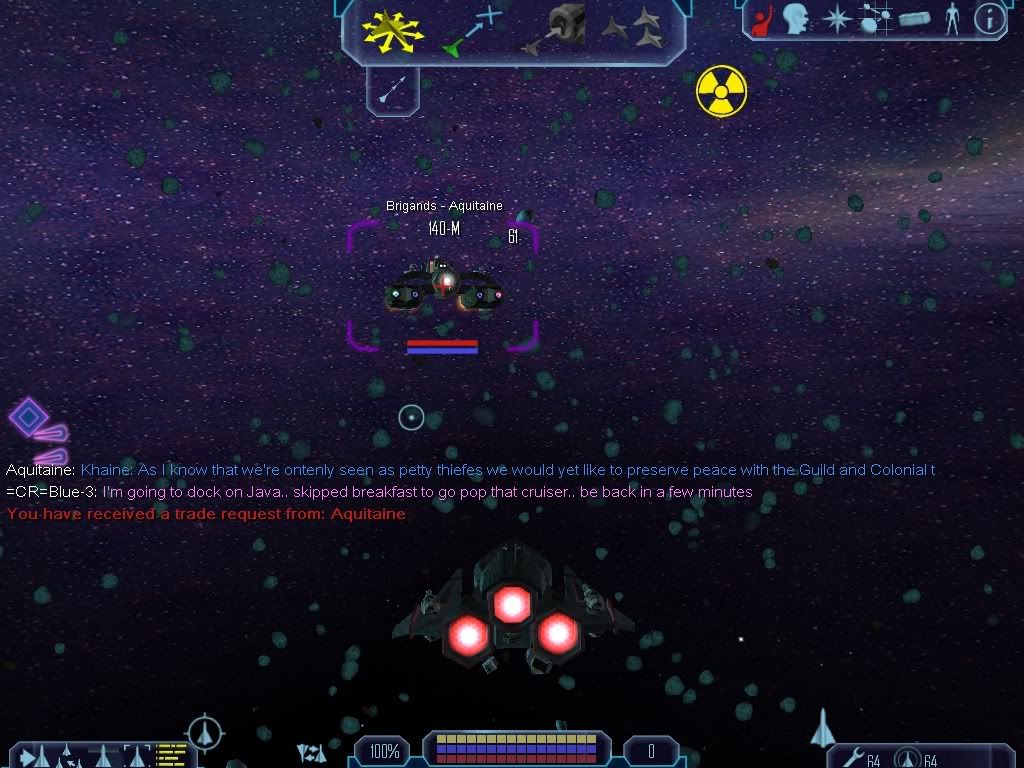Image resolution: width=1024 pixels, height=768 pixels.
Task: Activate the Go To maneuver icon
Action: point(471,31)
